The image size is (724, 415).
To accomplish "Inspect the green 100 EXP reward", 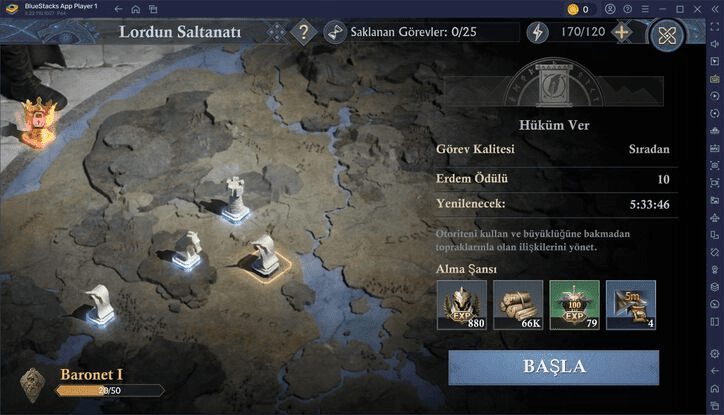I will tap(574, 305).
